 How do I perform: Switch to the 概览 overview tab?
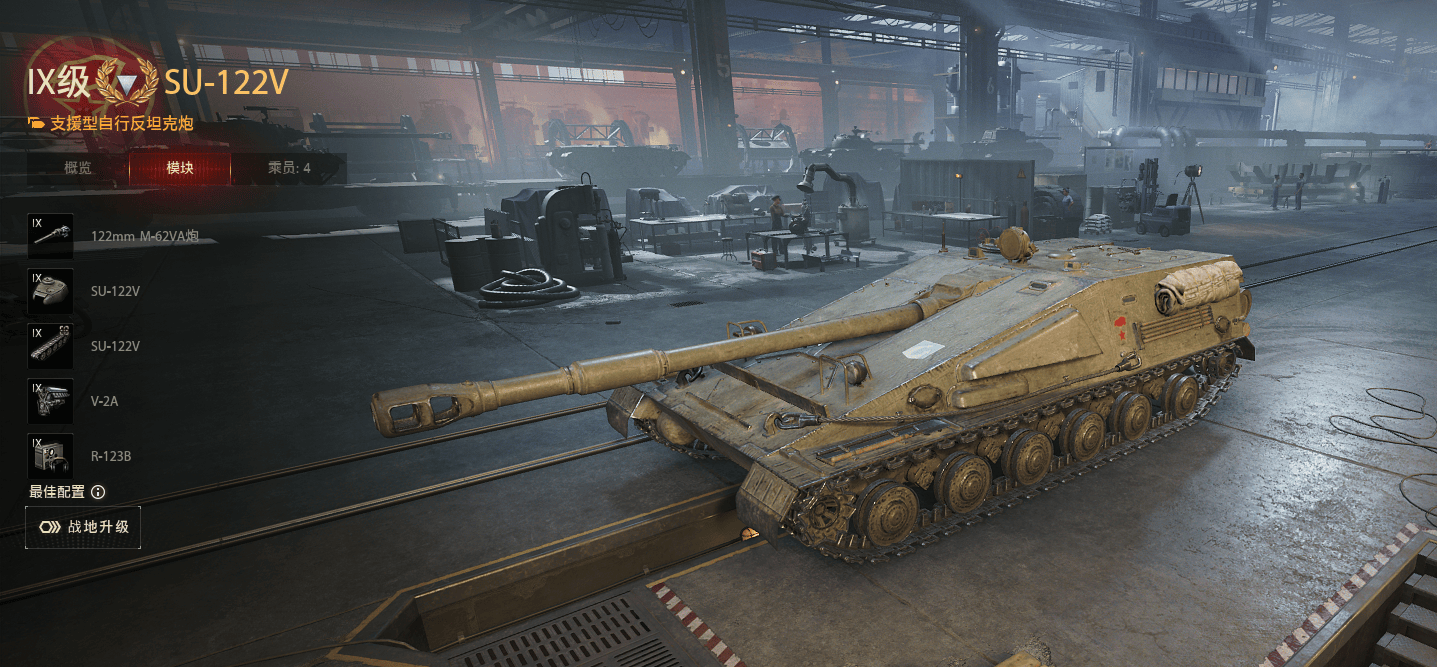pos(78,168)
